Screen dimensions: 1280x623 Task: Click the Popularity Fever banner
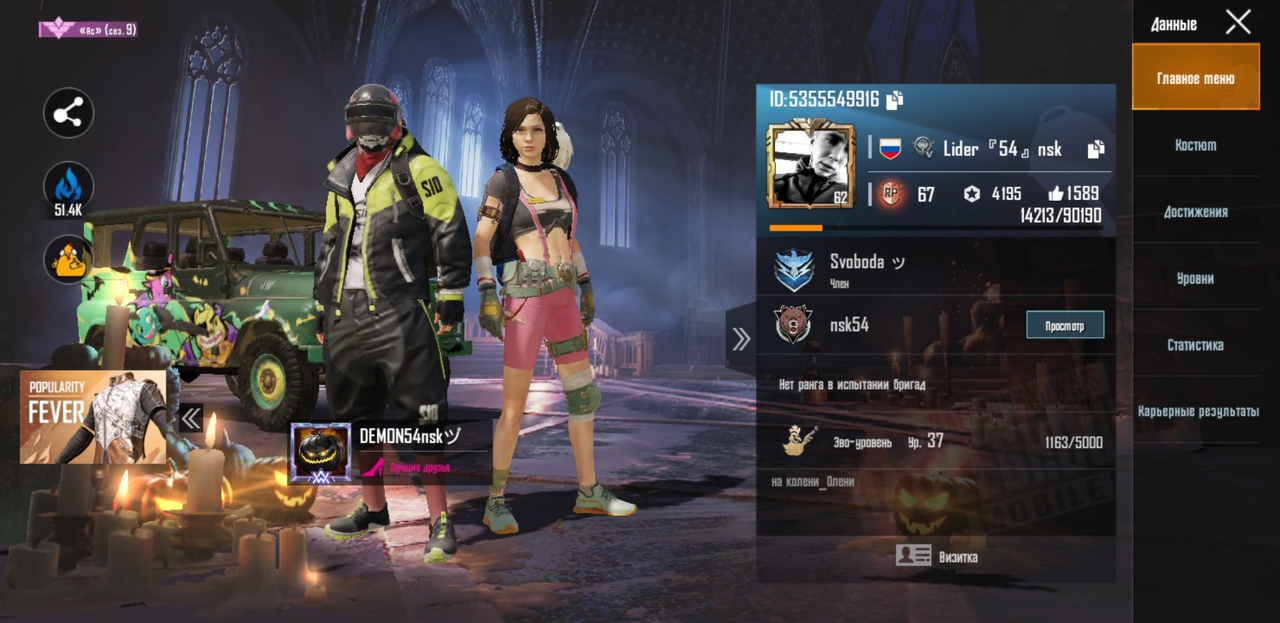(93, 417)
